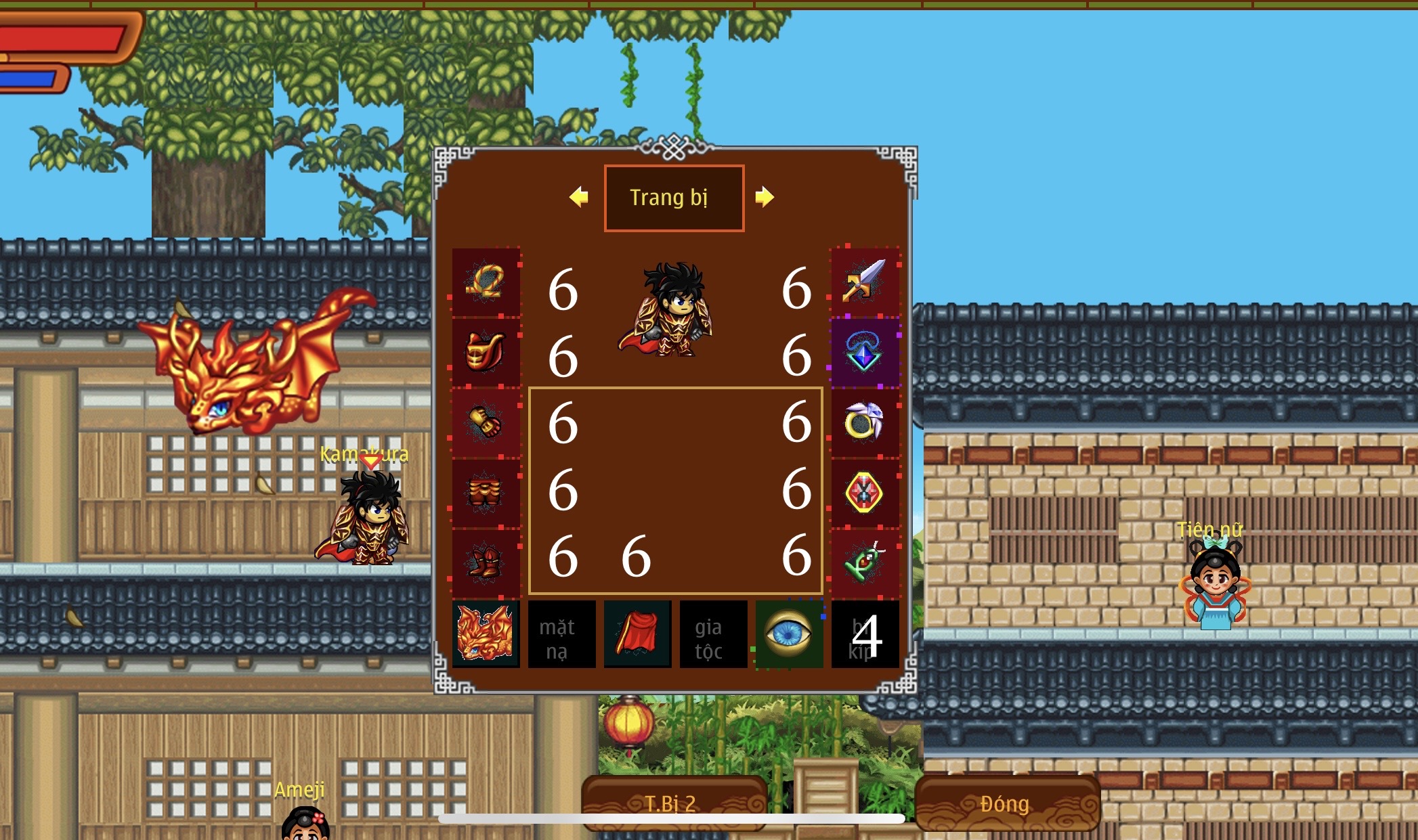Screen dimensions: 1418x840
Task: Select the blue eye item slot
Action: coord(789,634)
